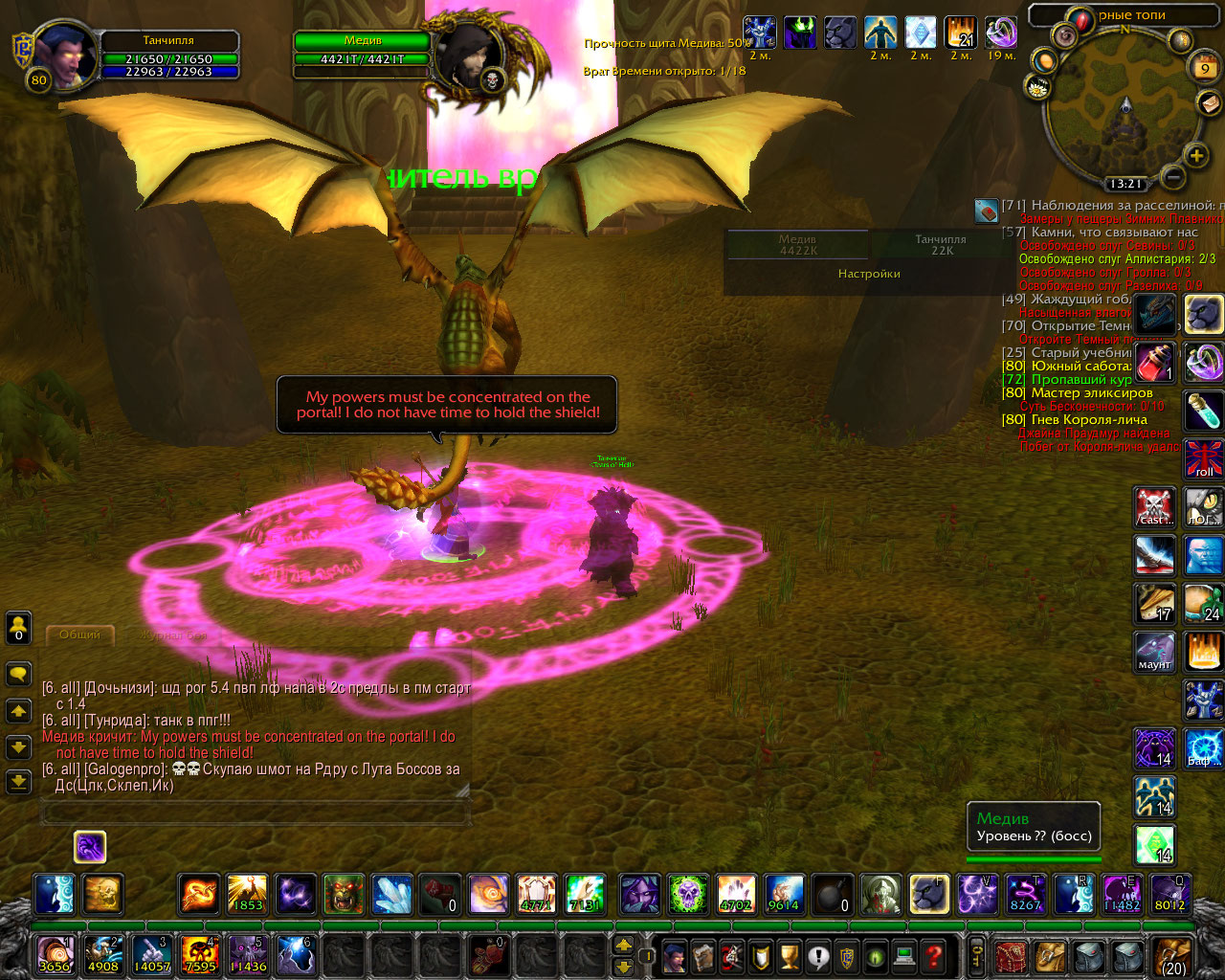Use the "маунт" mount macro button
This screenshot has height=980, width=1225.
point(1154,652)
